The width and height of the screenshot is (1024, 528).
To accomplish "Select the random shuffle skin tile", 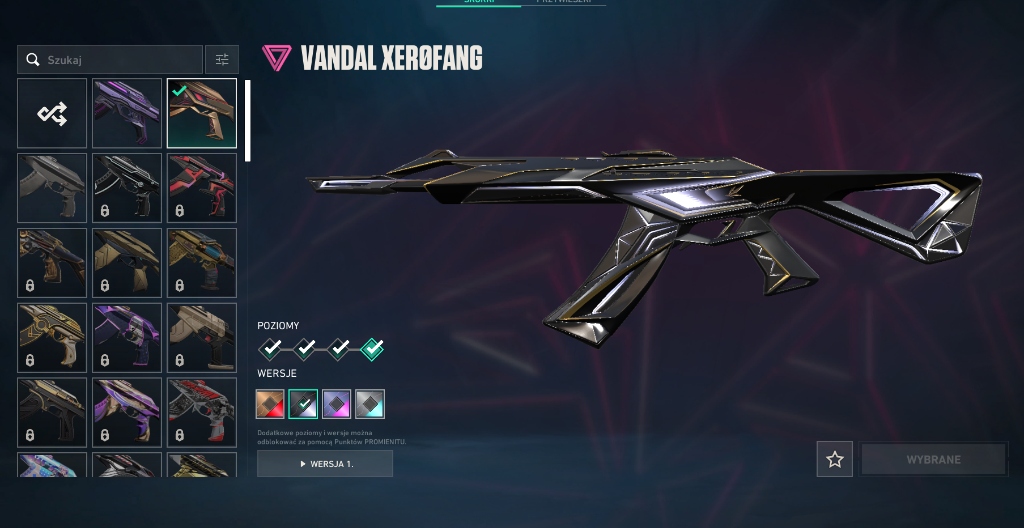I will point(52,114).
